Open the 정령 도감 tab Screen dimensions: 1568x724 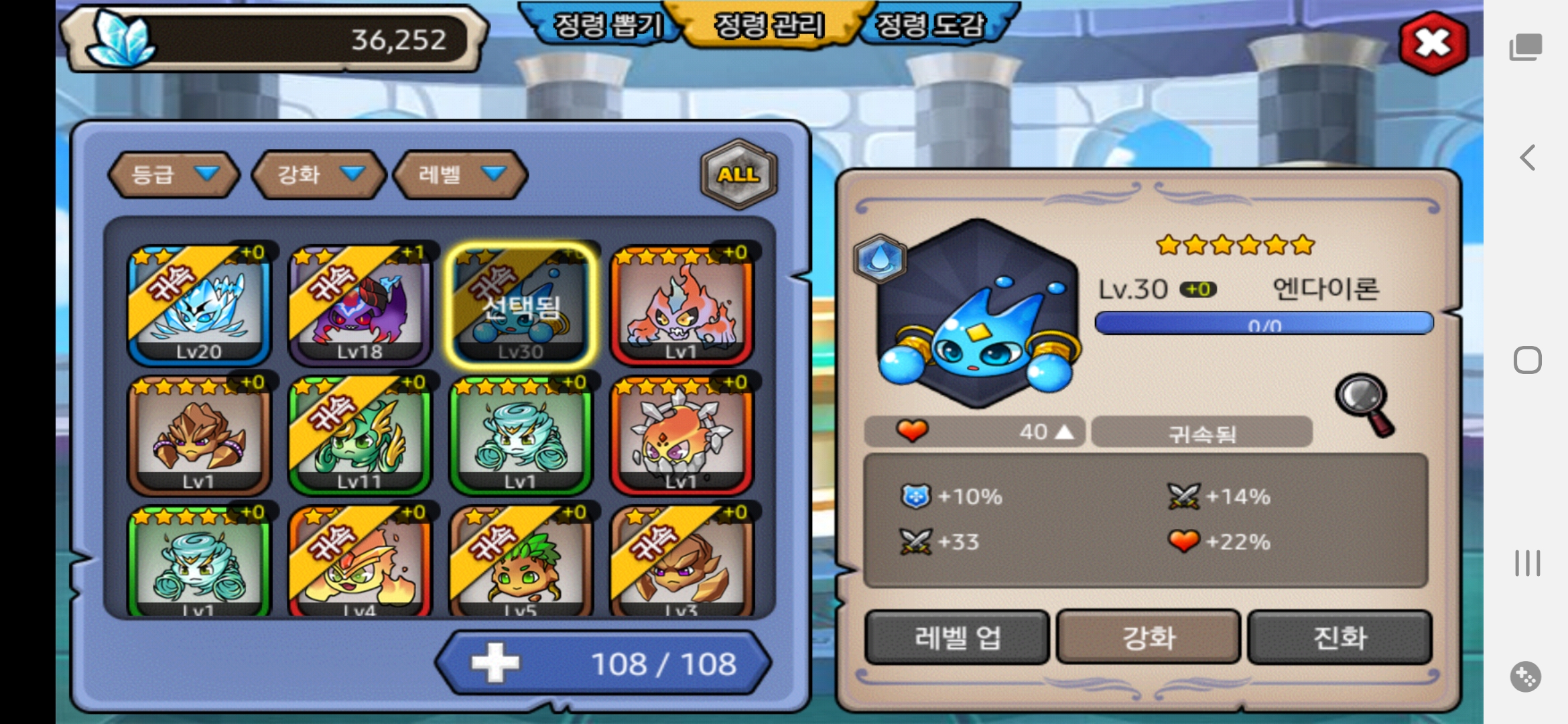(931, 25)
